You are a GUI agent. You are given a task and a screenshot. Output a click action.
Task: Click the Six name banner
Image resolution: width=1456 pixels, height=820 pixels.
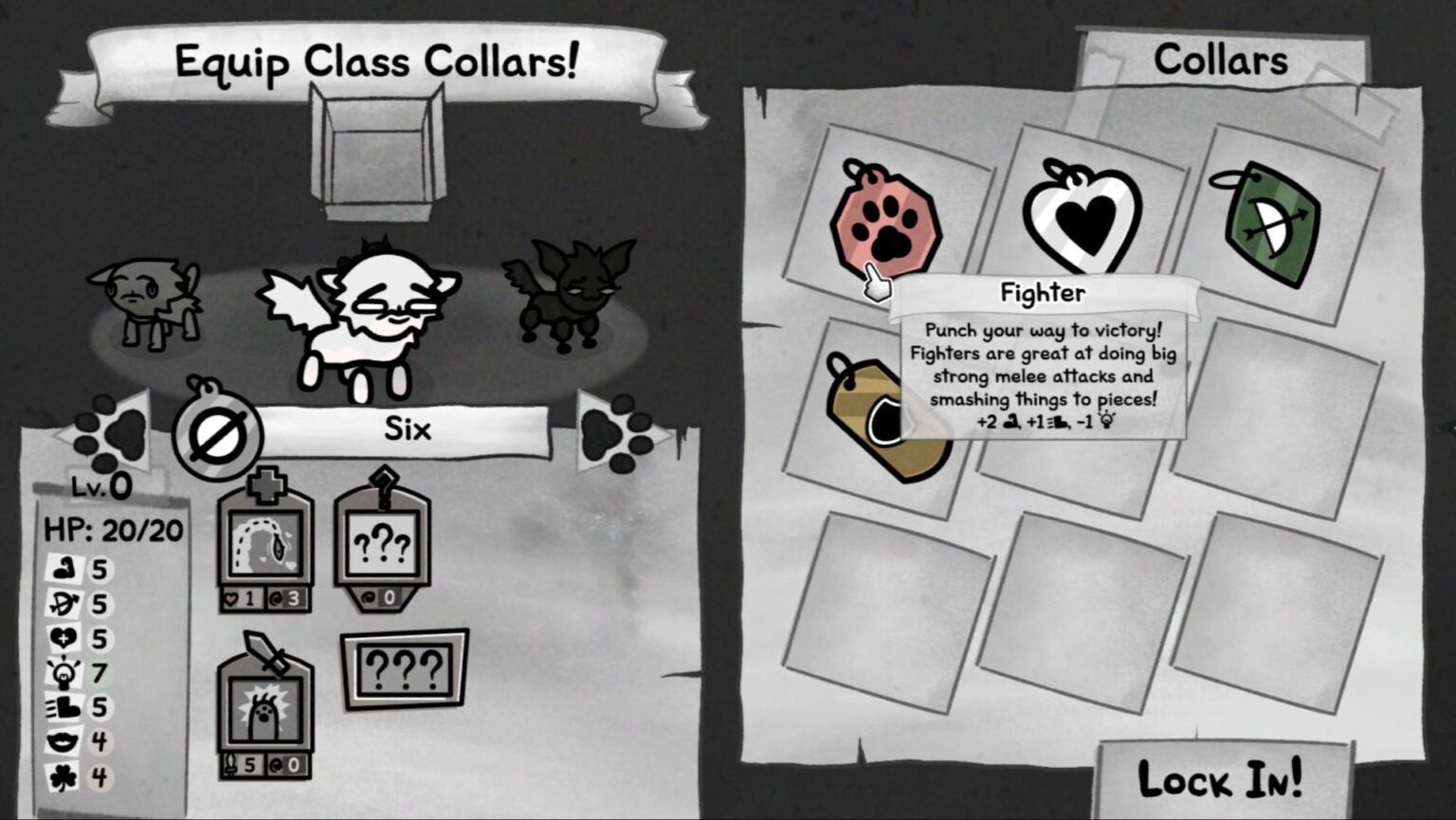coord(406,428)
